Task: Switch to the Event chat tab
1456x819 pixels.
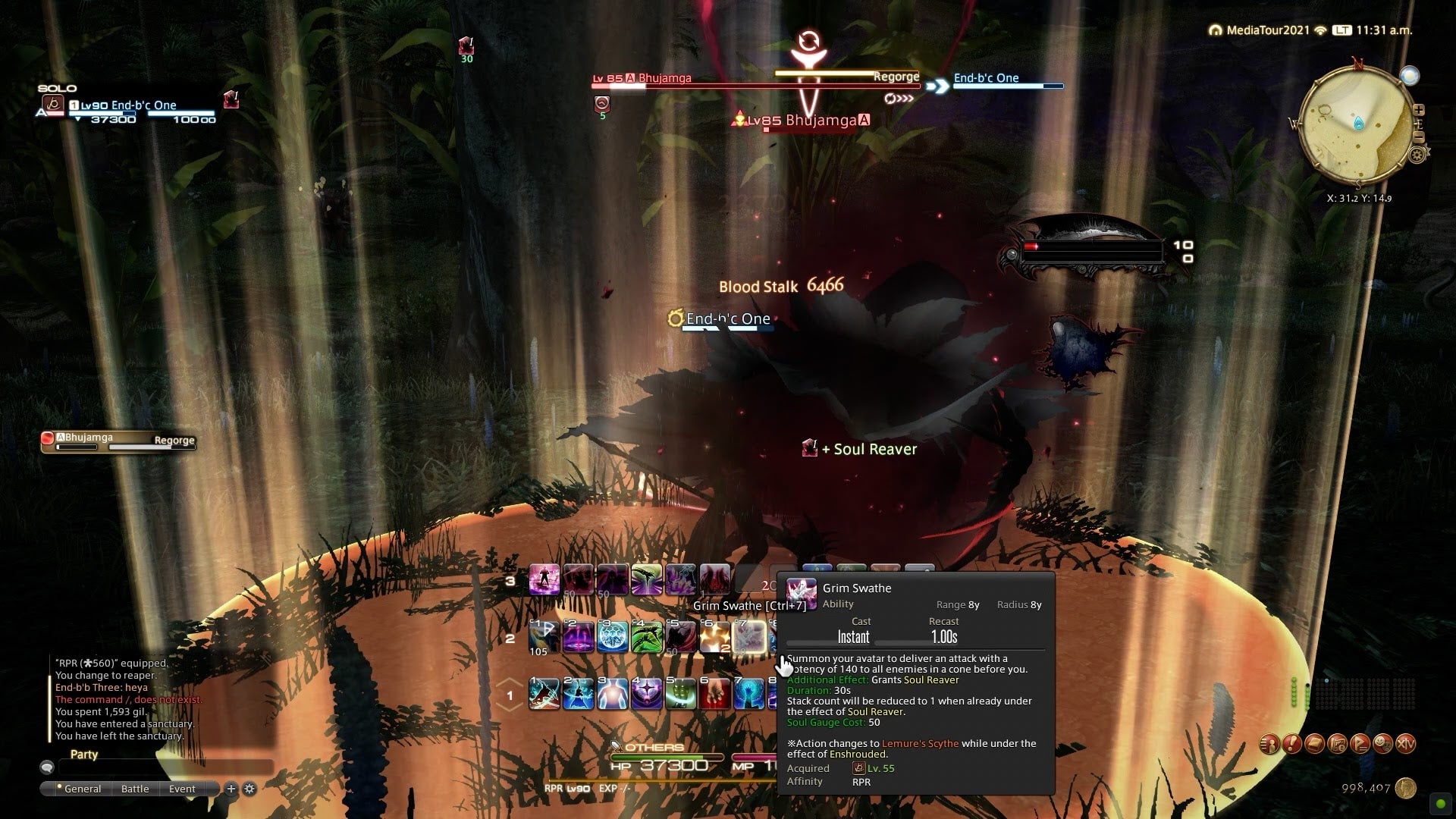Action: tap(182, 789)
